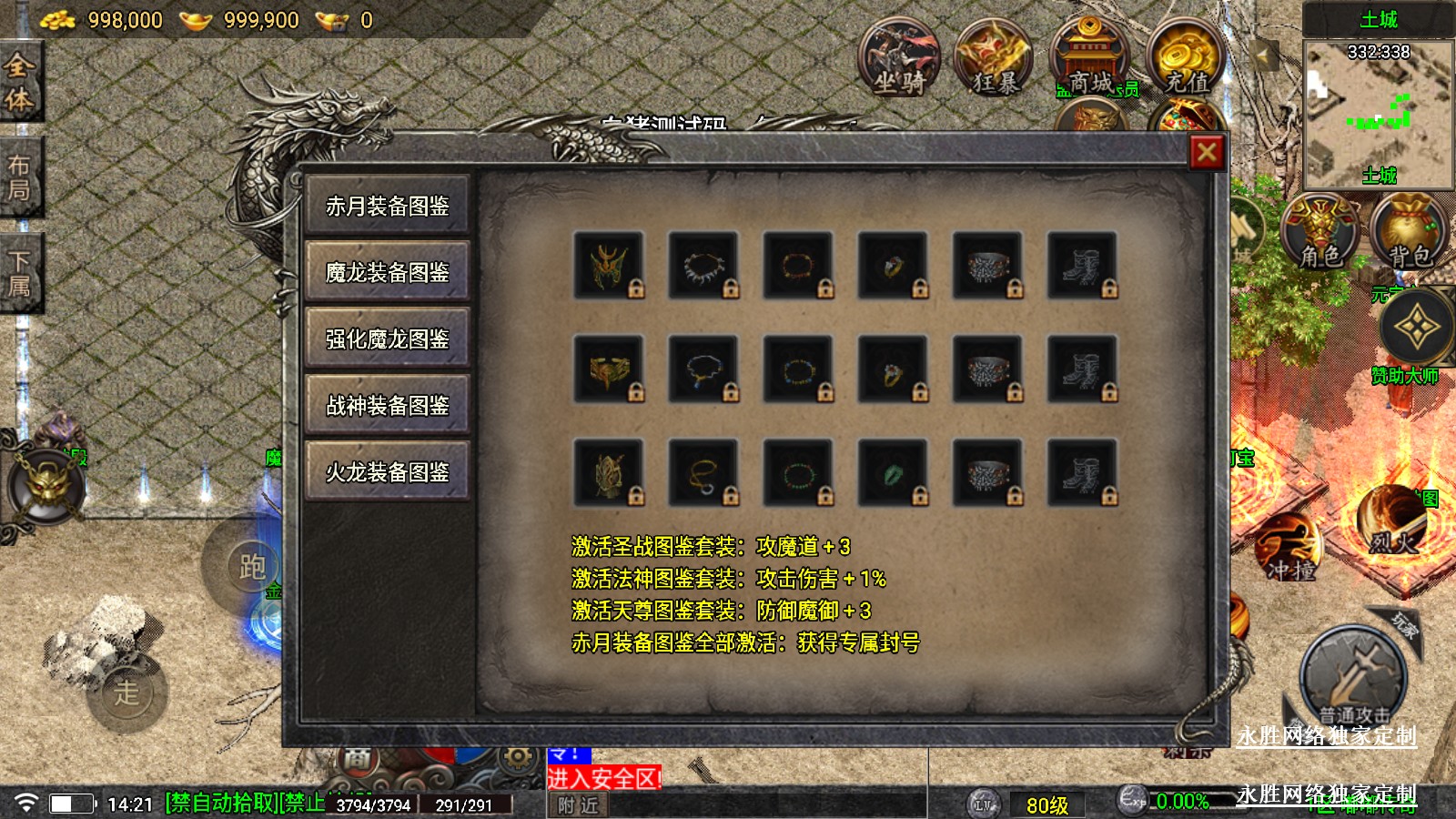The image size is (1456, 819).
Task: Open the 魔龙装备图鉴 tab
Action: [388, 272]
